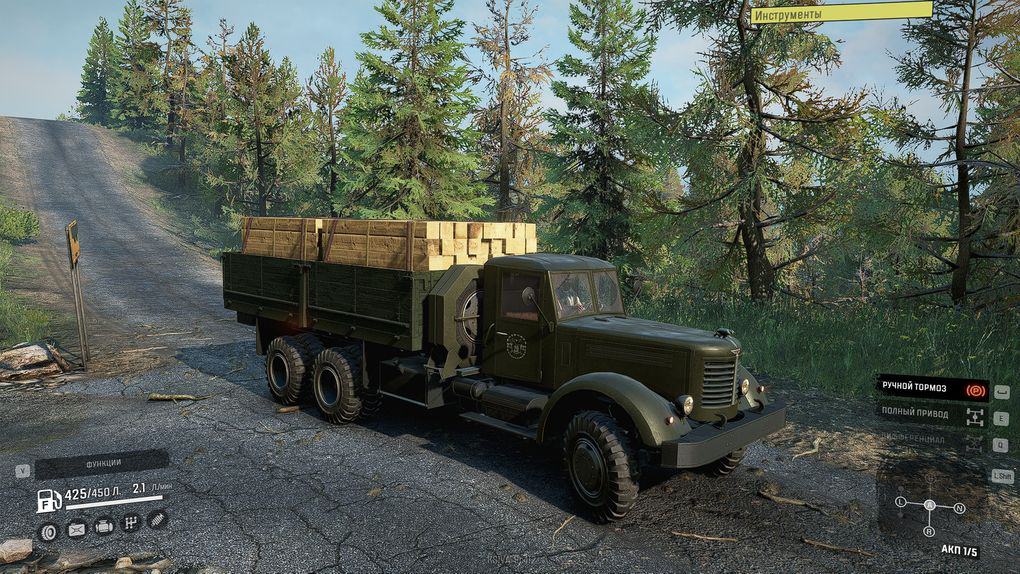Click the suspension spring status icon
Viewport: 1020px width, 574px height.
point(157,519)
